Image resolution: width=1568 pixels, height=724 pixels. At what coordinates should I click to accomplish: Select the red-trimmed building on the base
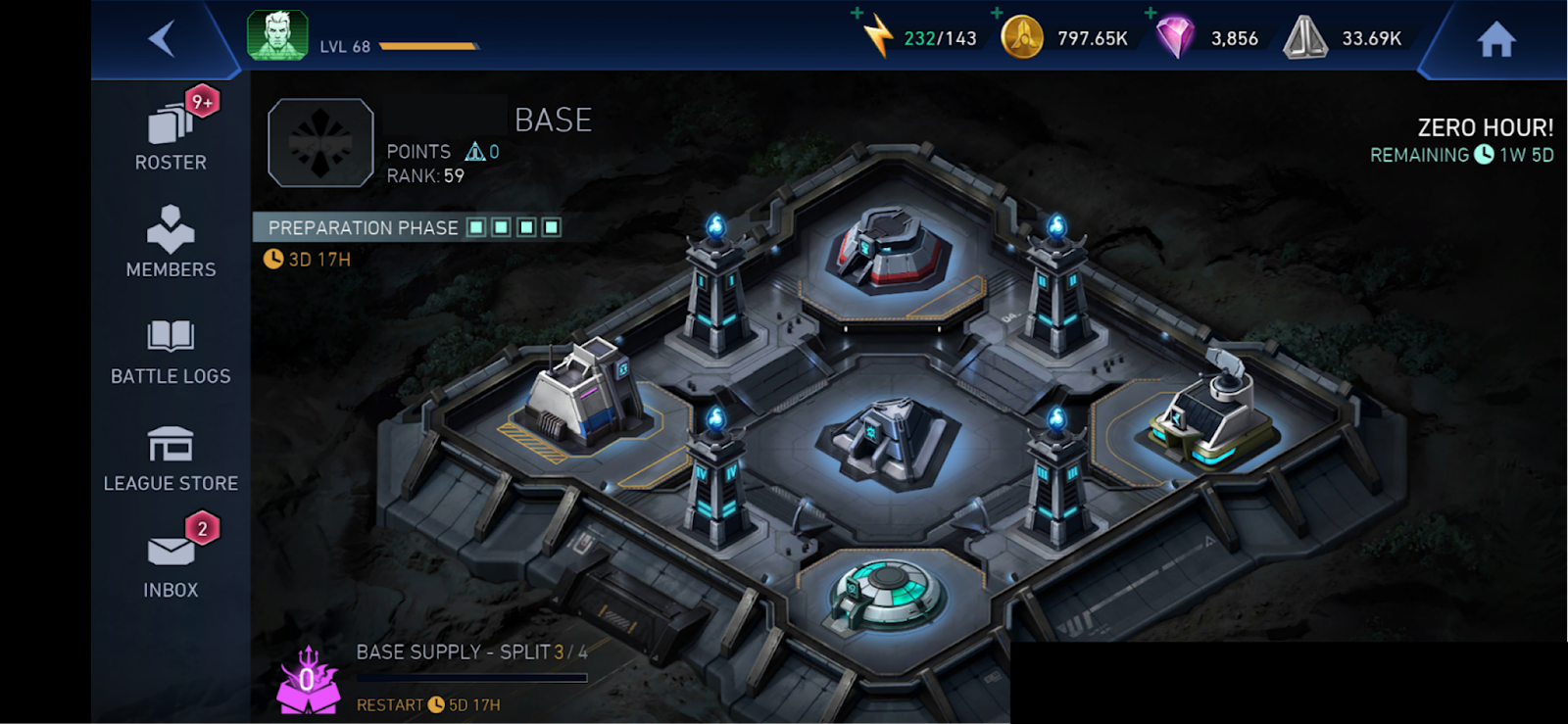click(888, 250)
